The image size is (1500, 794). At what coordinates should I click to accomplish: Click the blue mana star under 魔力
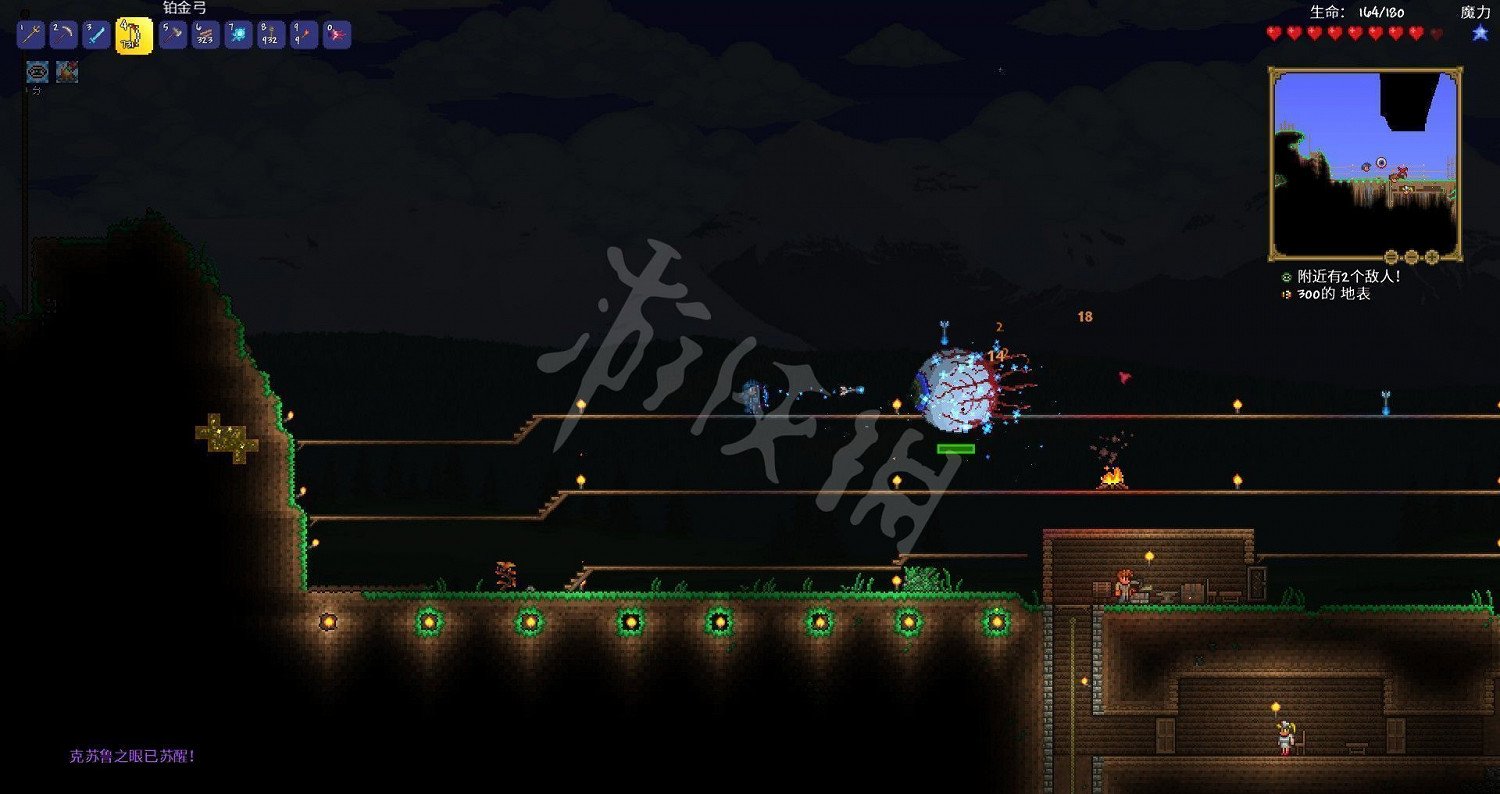(1478, 32)
